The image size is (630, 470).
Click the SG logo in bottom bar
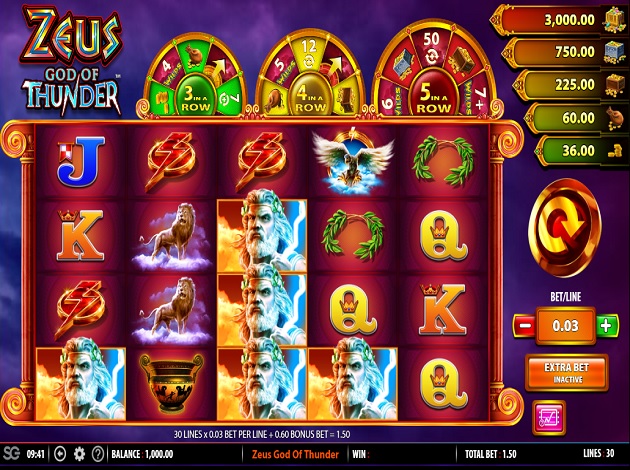point(11,454)
